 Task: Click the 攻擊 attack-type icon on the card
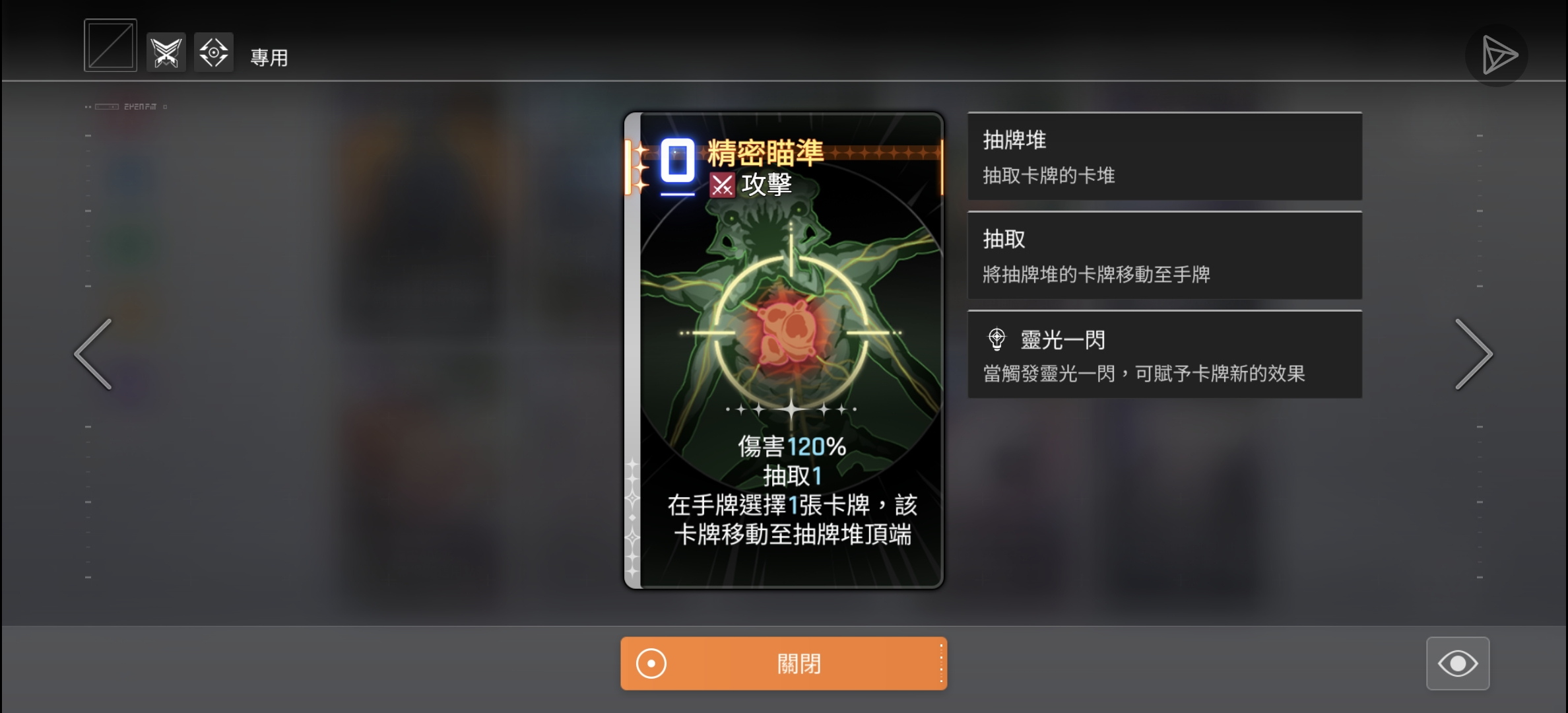[723, 185]
